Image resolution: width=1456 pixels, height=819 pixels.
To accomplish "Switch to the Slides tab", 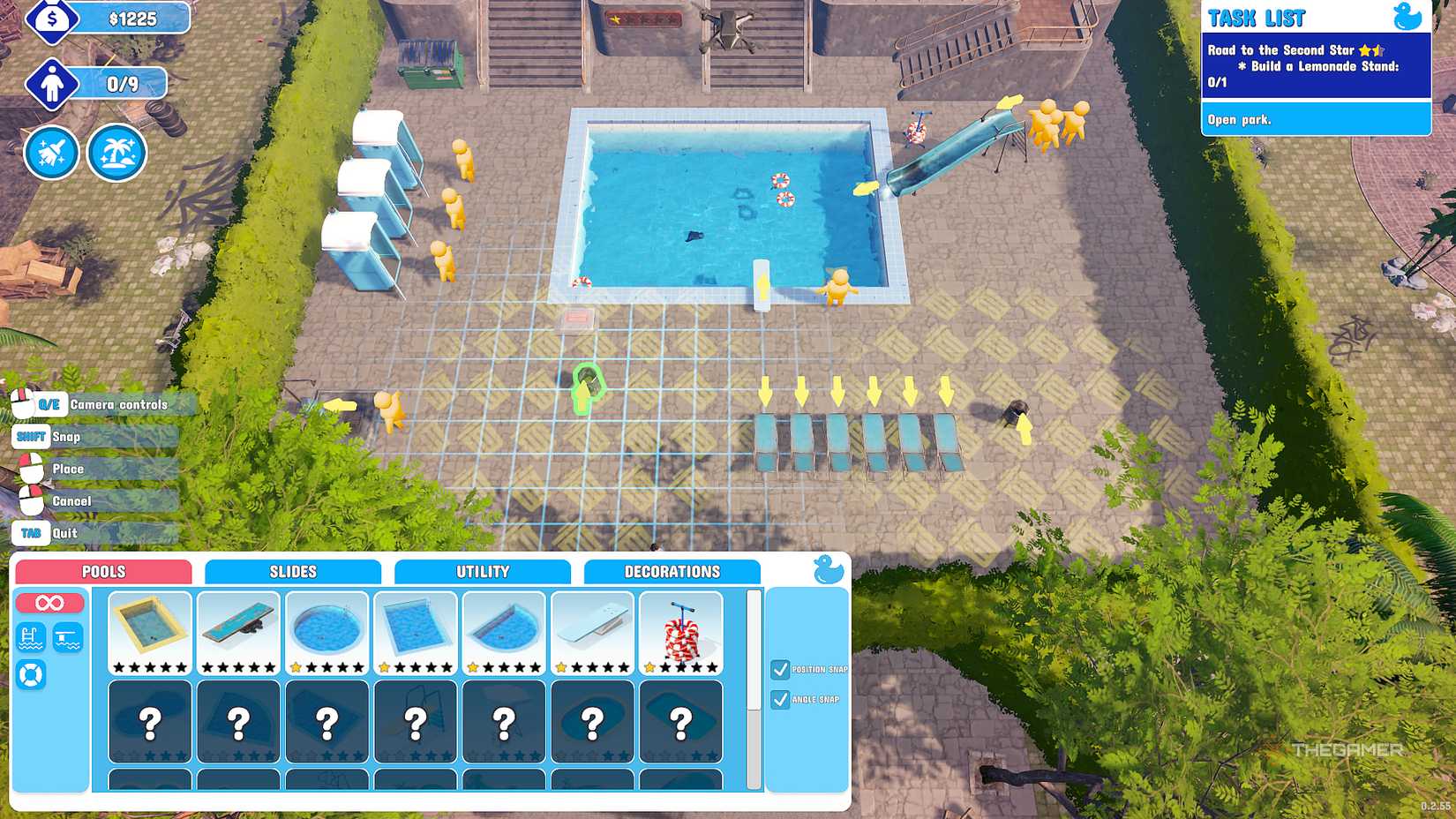I will coord(293,571).
